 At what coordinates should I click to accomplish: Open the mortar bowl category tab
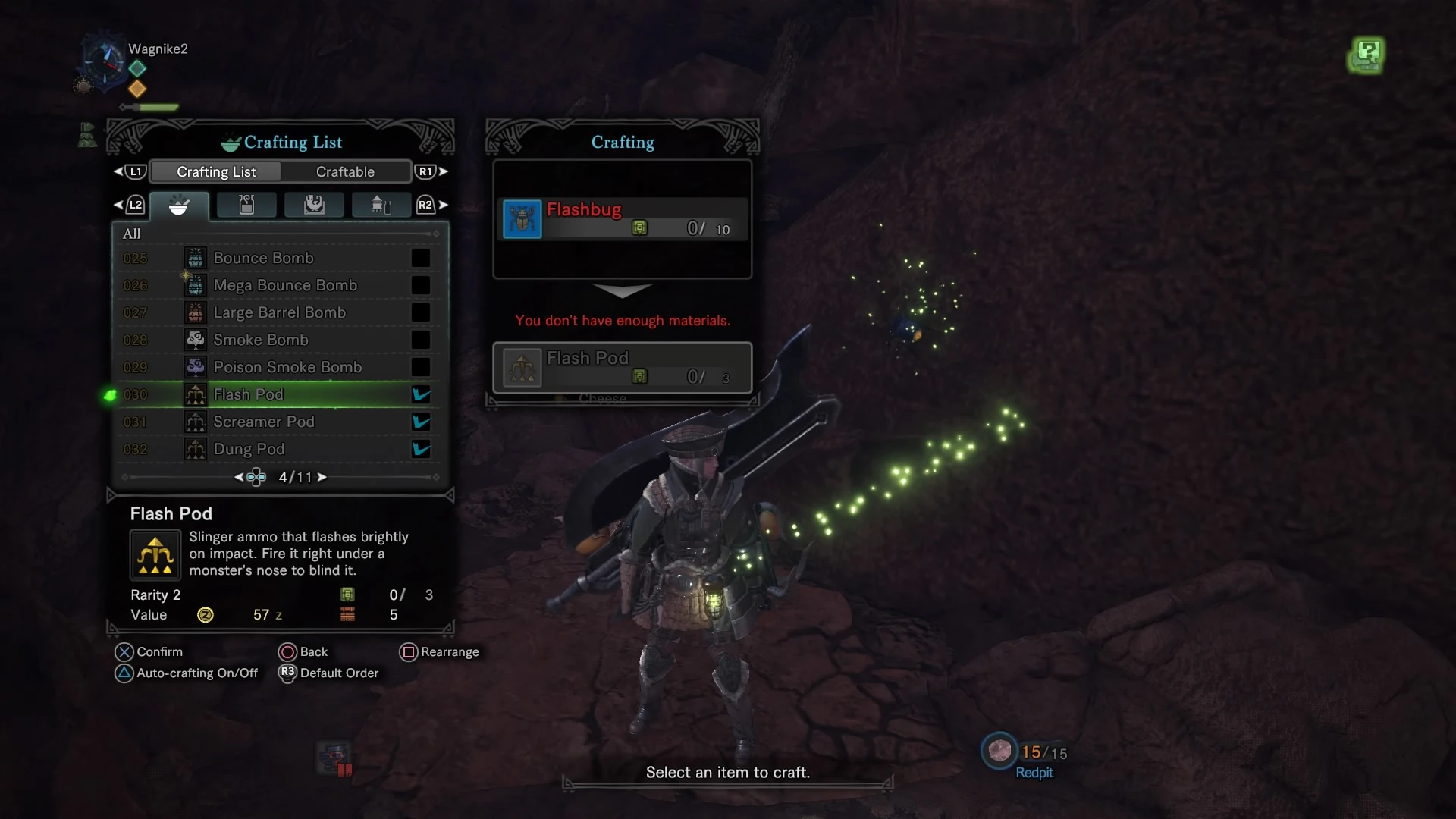coord(179,206)
